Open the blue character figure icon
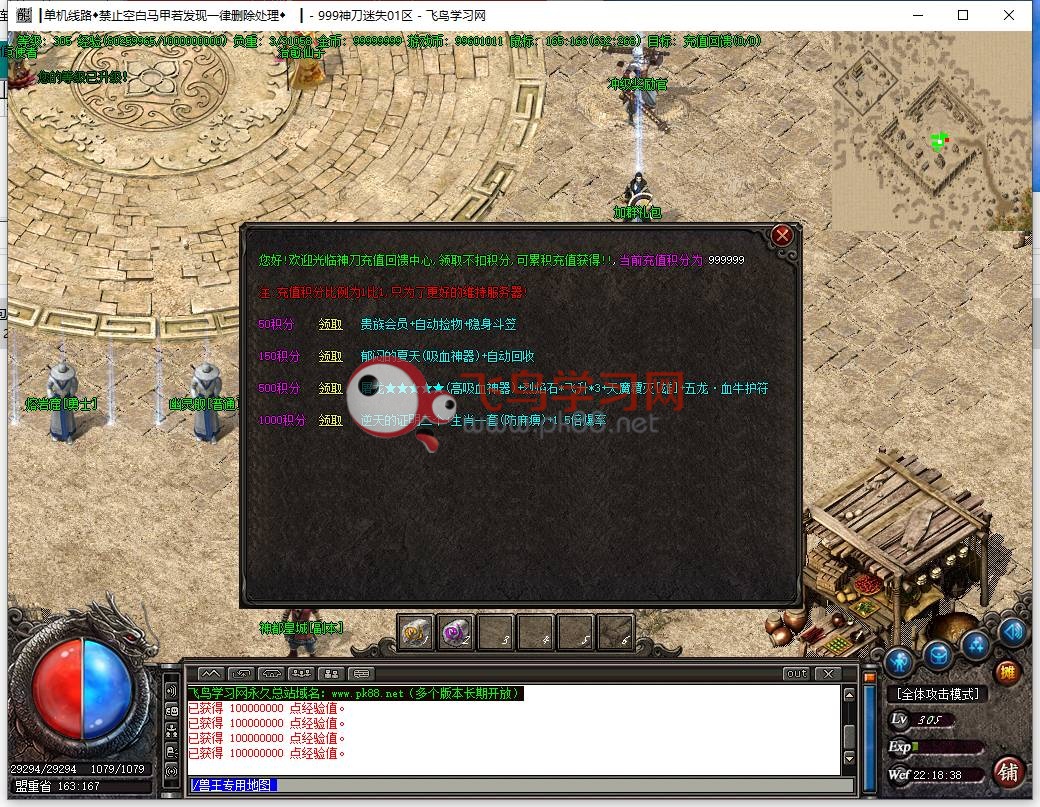Viewport: 1040px width, 807px height. (900, 660)
